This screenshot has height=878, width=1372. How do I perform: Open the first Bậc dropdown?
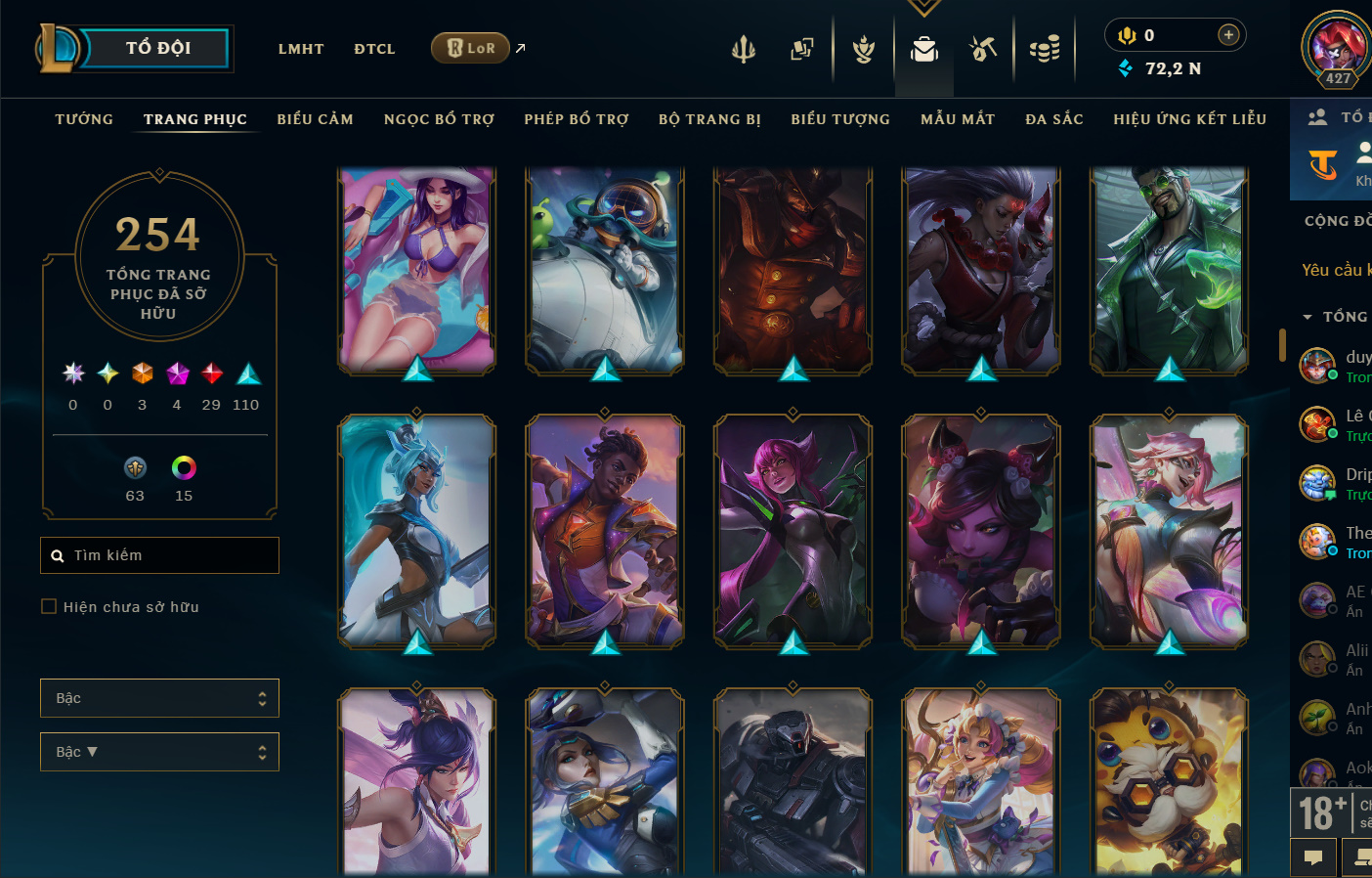pos(159,698)
